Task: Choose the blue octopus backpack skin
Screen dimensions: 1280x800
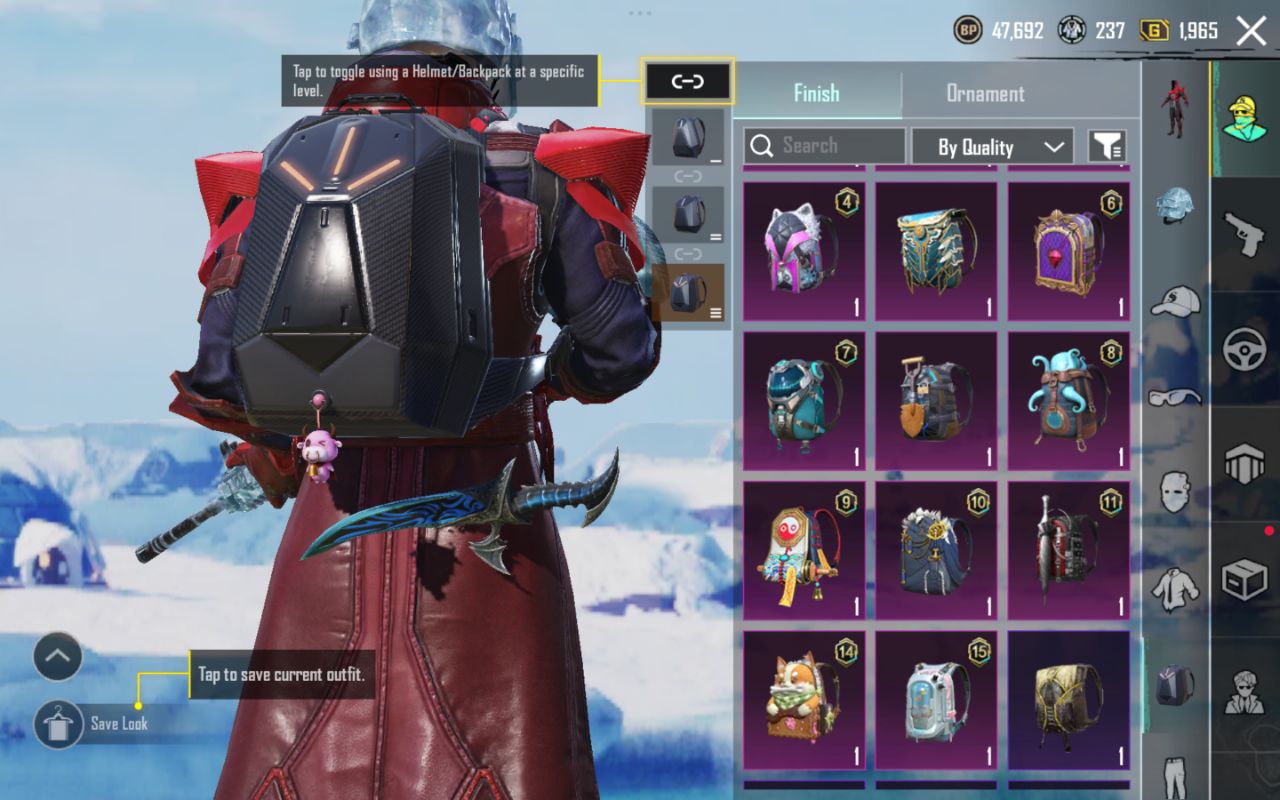Action: (1068, 401)
